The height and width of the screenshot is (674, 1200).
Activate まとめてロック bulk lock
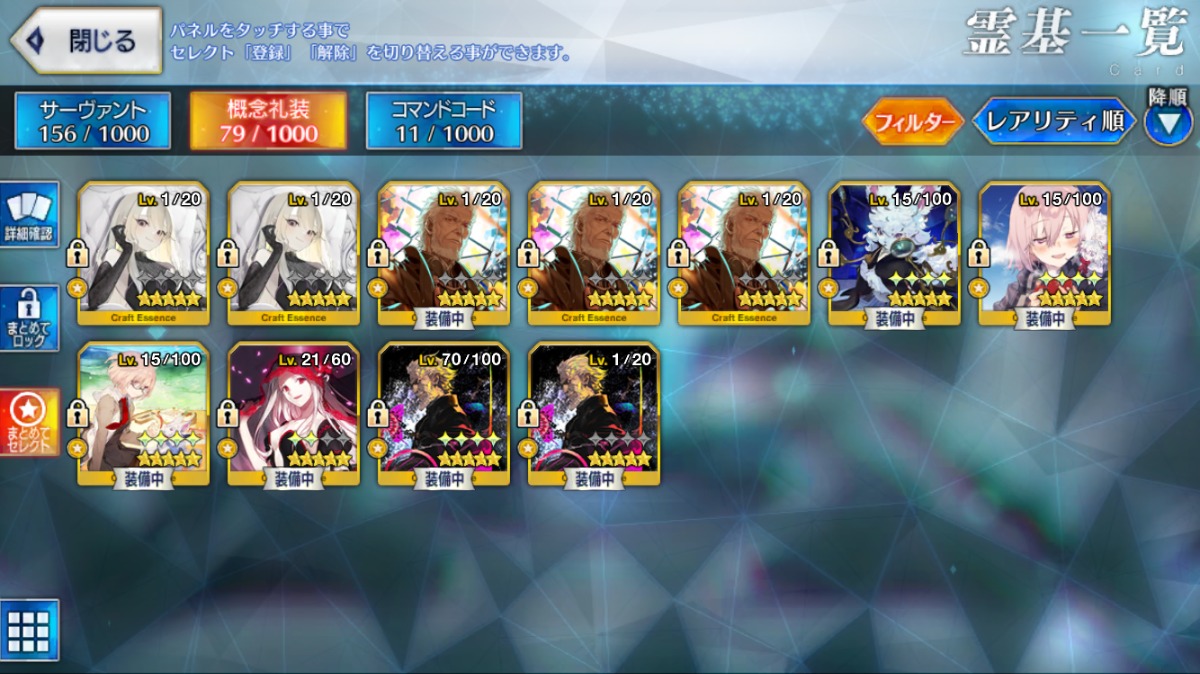30,319
